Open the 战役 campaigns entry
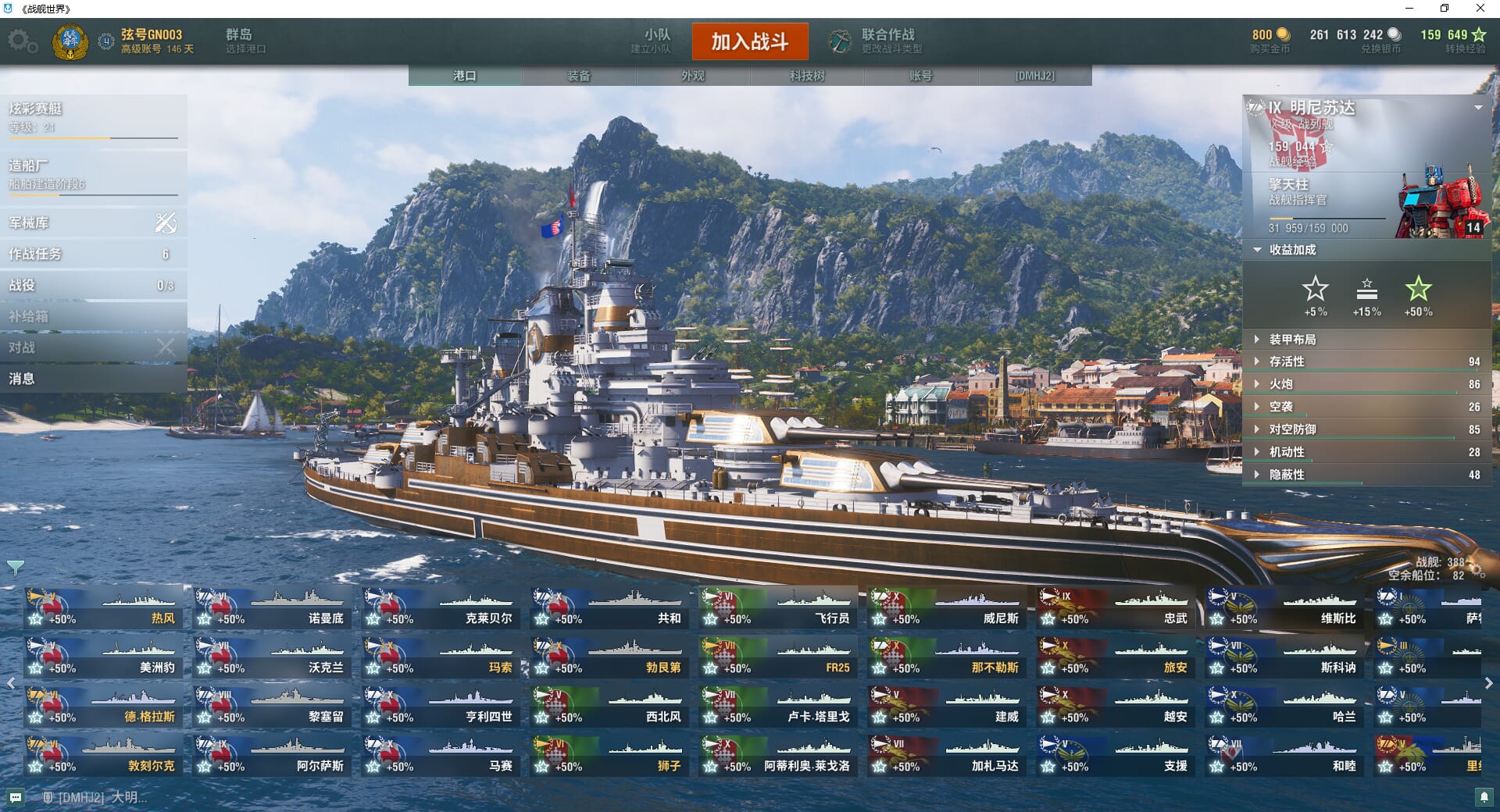Image resolution: width=1500 pixels, height=812 pixels. click(x=93, y=286)
